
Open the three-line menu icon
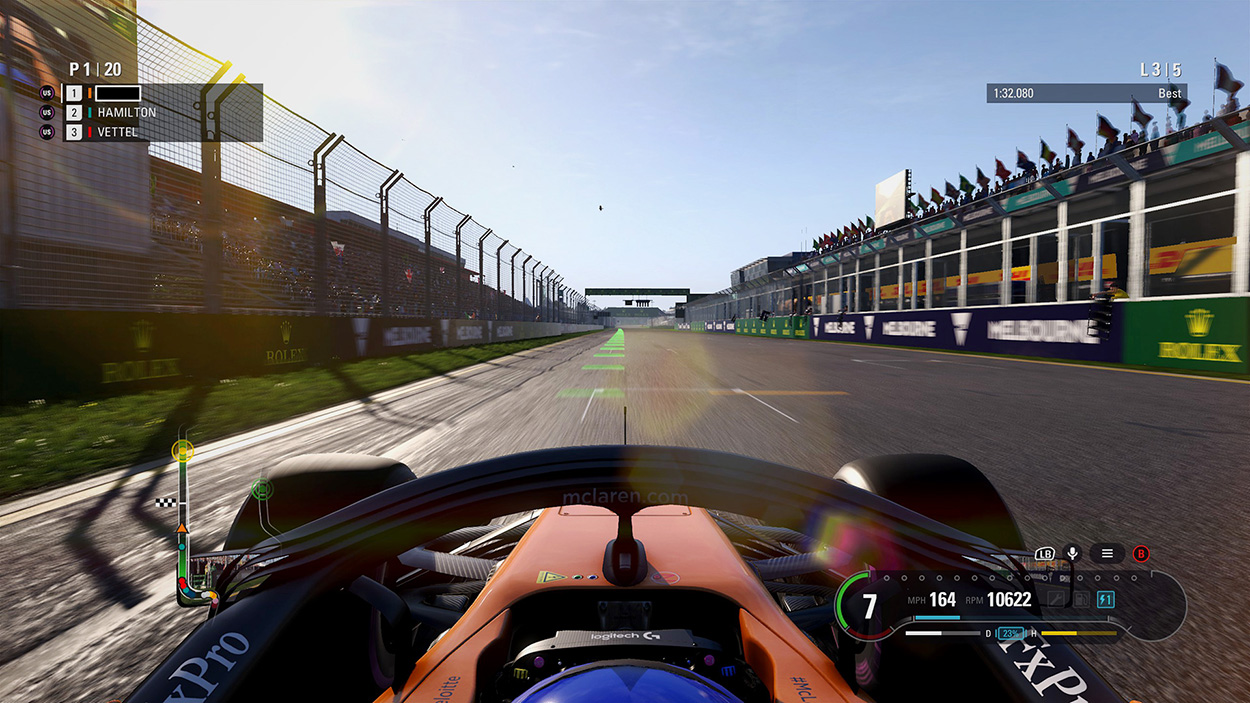1107,553
